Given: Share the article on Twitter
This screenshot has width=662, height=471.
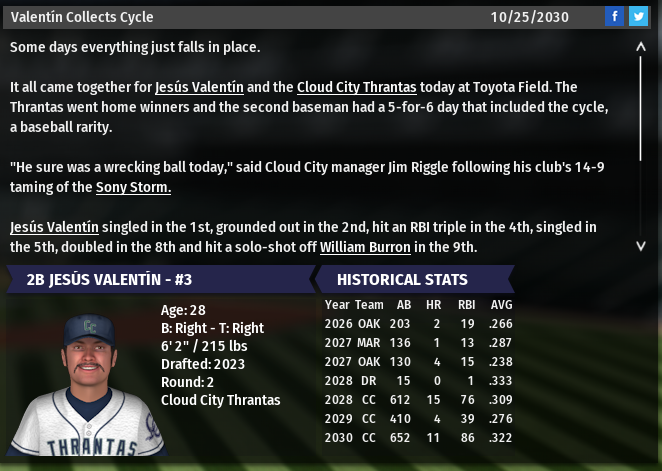Looking at the screenshot, I should (637, 16).
